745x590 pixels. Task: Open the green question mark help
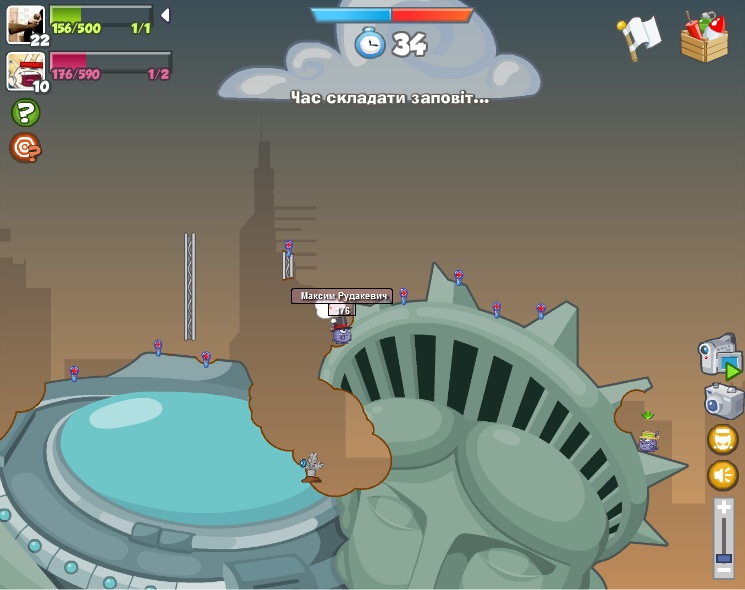tap(25, 113)
